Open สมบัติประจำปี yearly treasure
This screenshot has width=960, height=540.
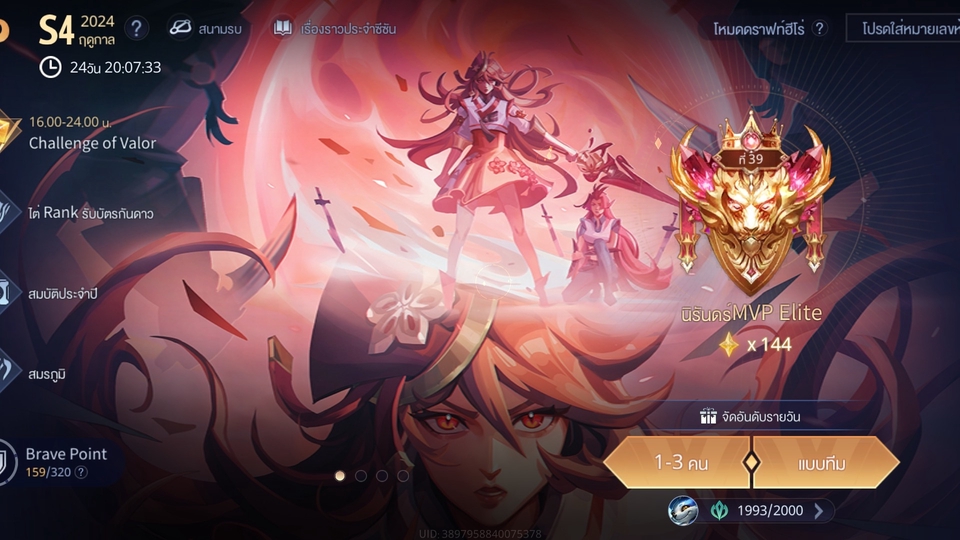point(62,293)
